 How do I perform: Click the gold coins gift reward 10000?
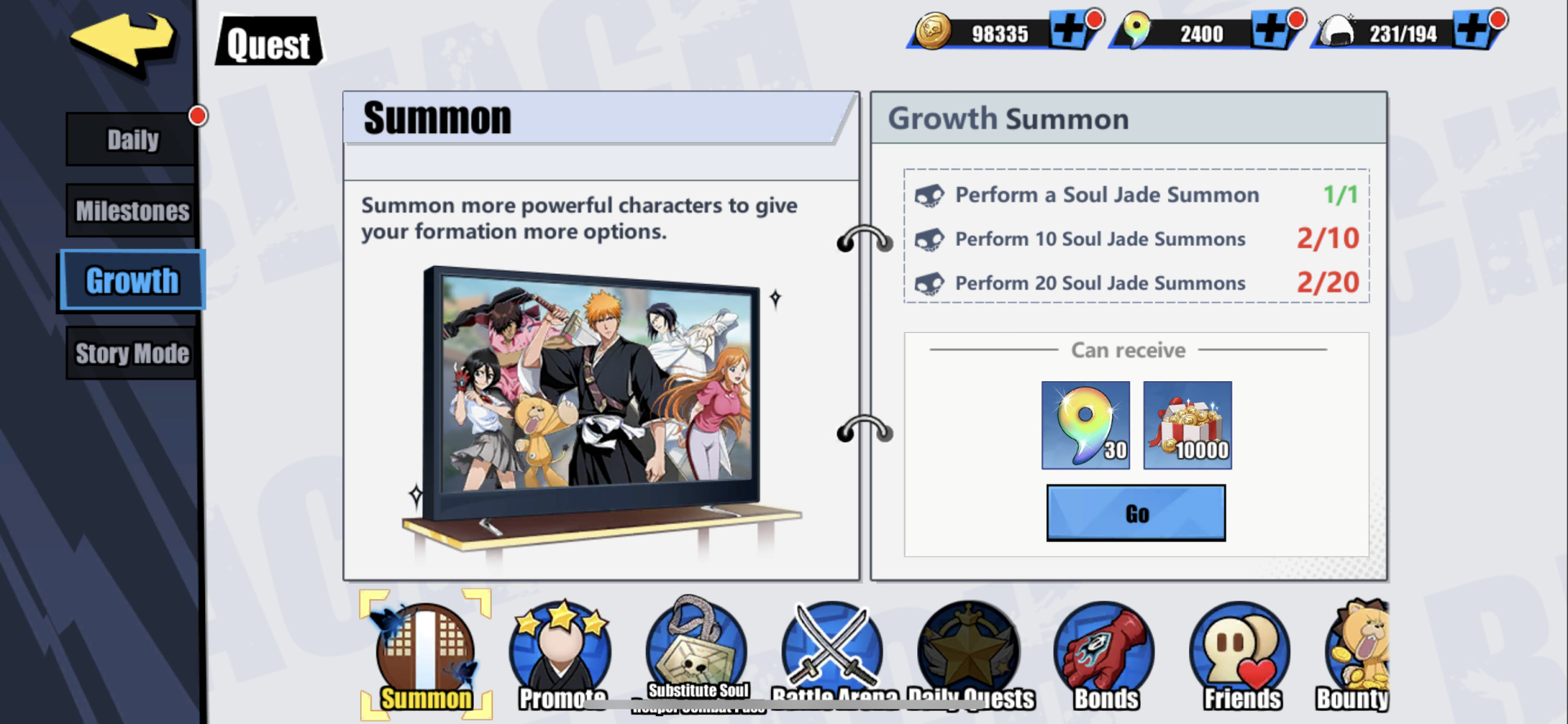pos(1187,425)
